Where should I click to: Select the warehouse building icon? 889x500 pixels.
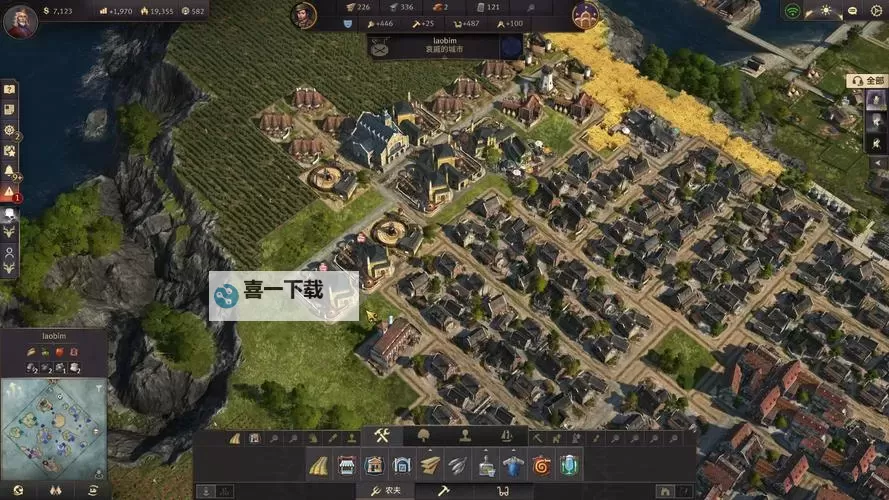pyautogui.click(x=402, y=465)
